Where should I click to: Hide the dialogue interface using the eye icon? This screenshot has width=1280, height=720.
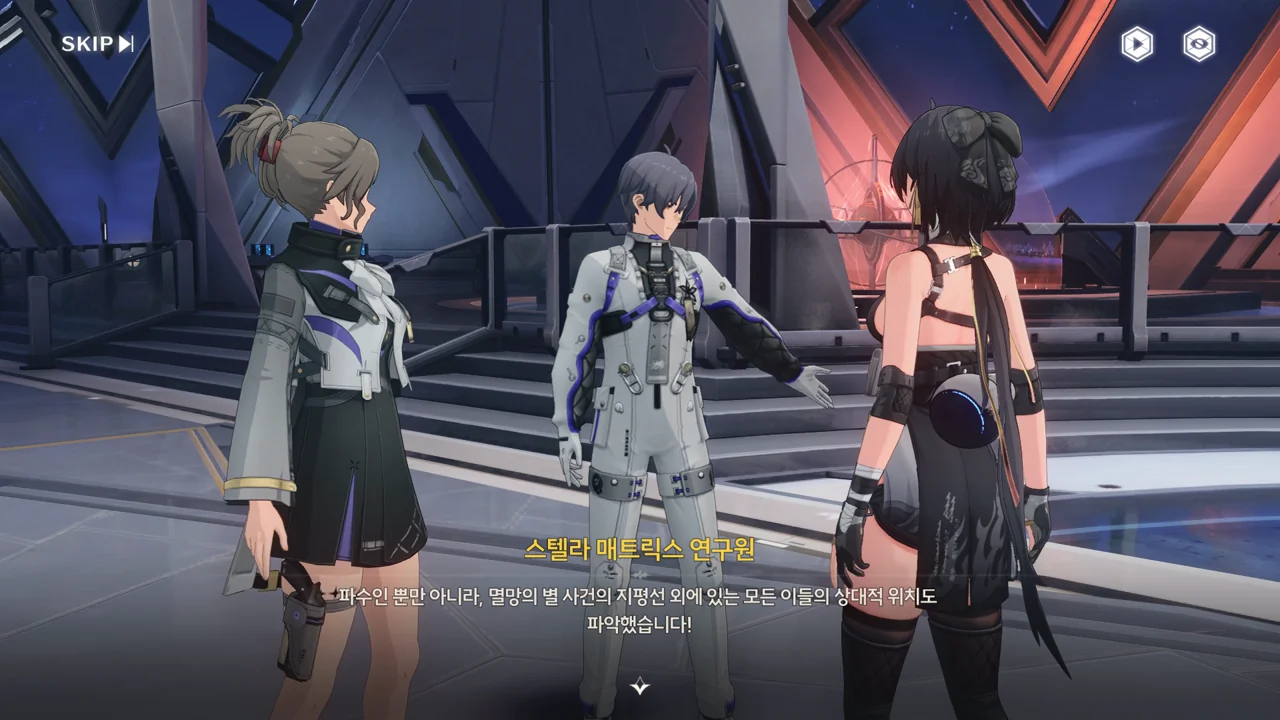pos(1198,44)
